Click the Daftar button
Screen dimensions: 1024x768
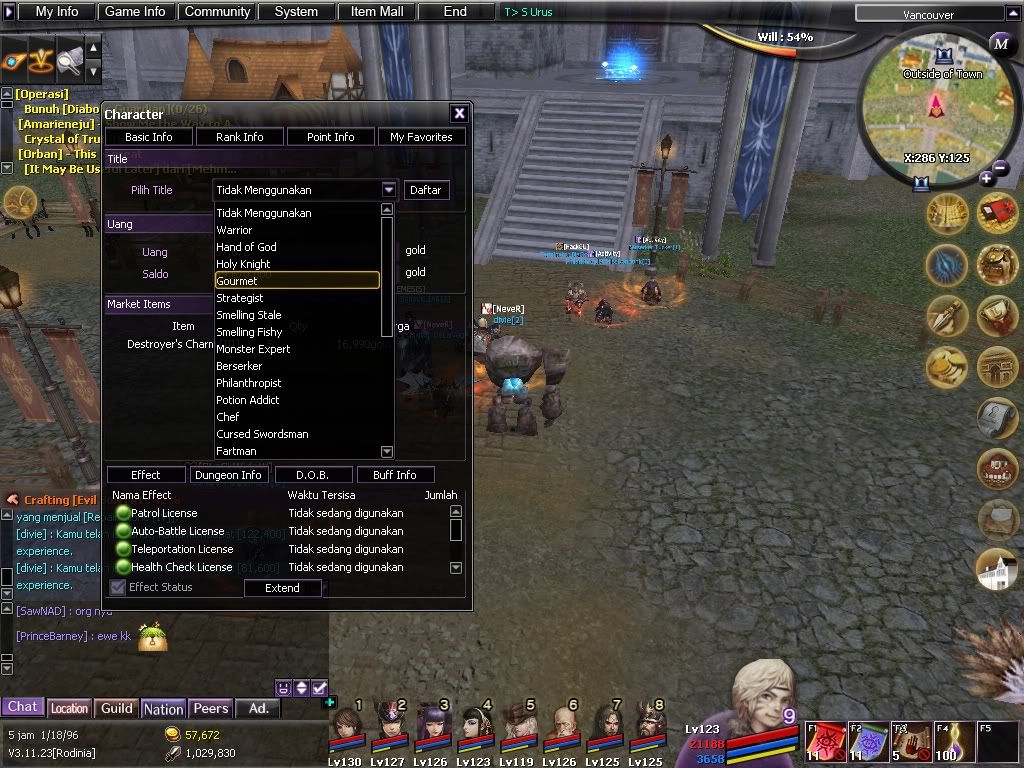[x=425, y=190]
